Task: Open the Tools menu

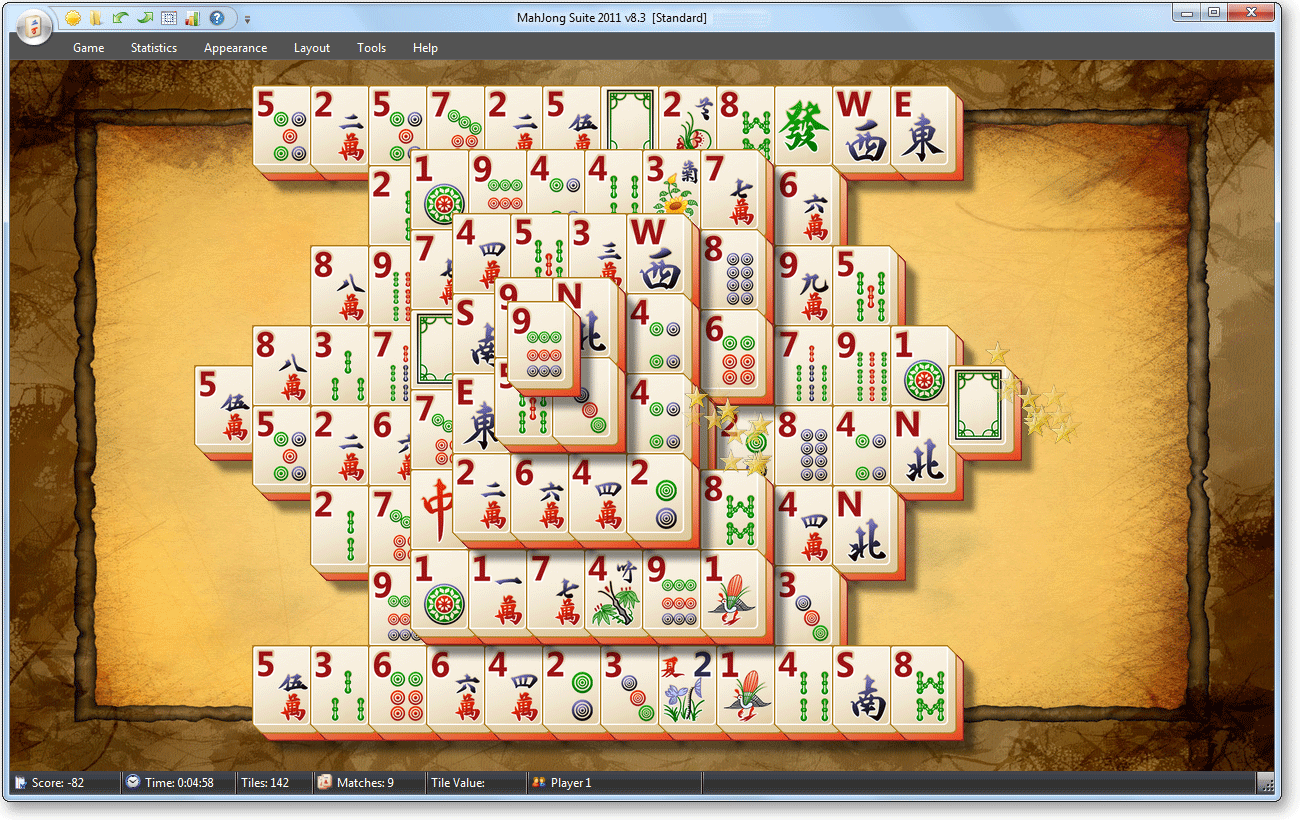Action: pos(371,48)
